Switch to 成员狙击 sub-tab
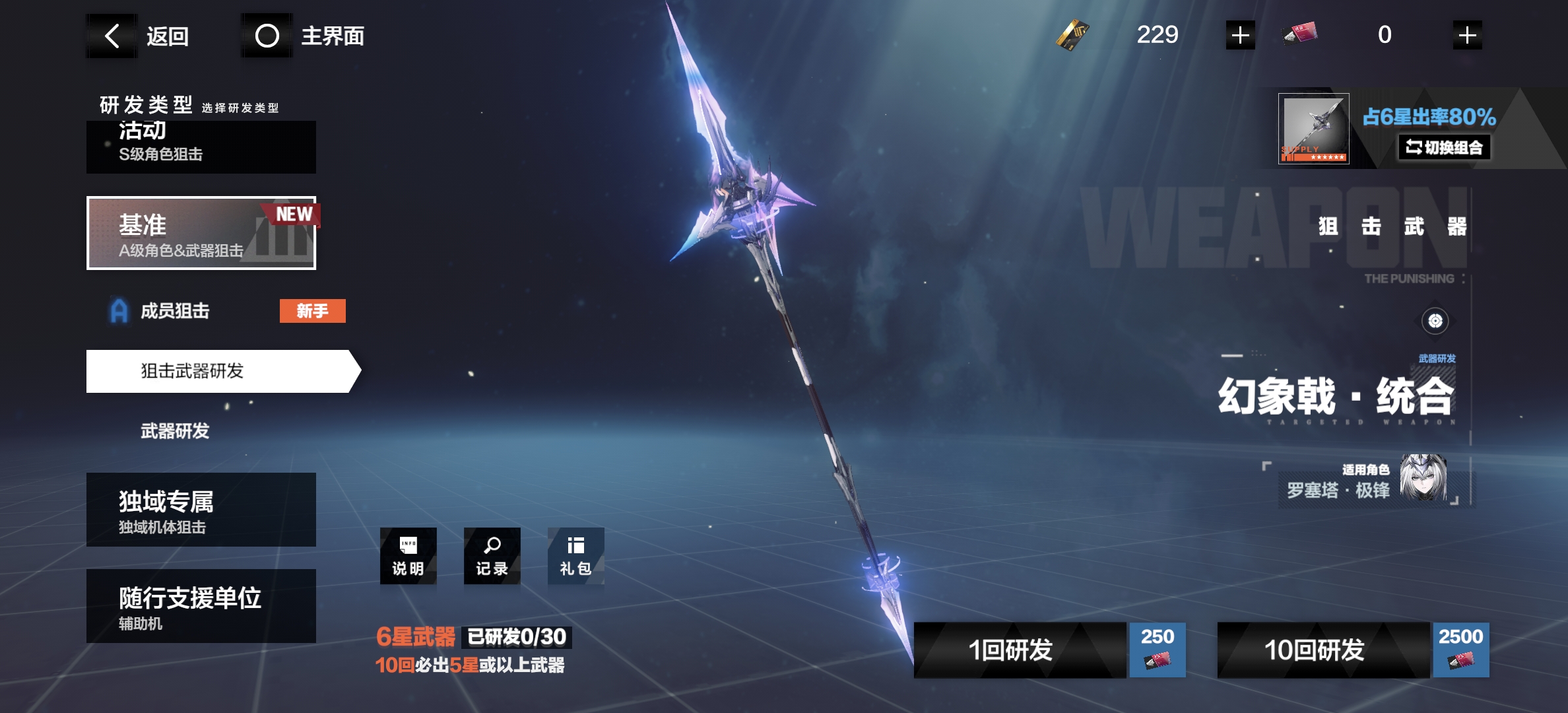The width and height of the screenshot is (1568, 713). click(176, 311)
